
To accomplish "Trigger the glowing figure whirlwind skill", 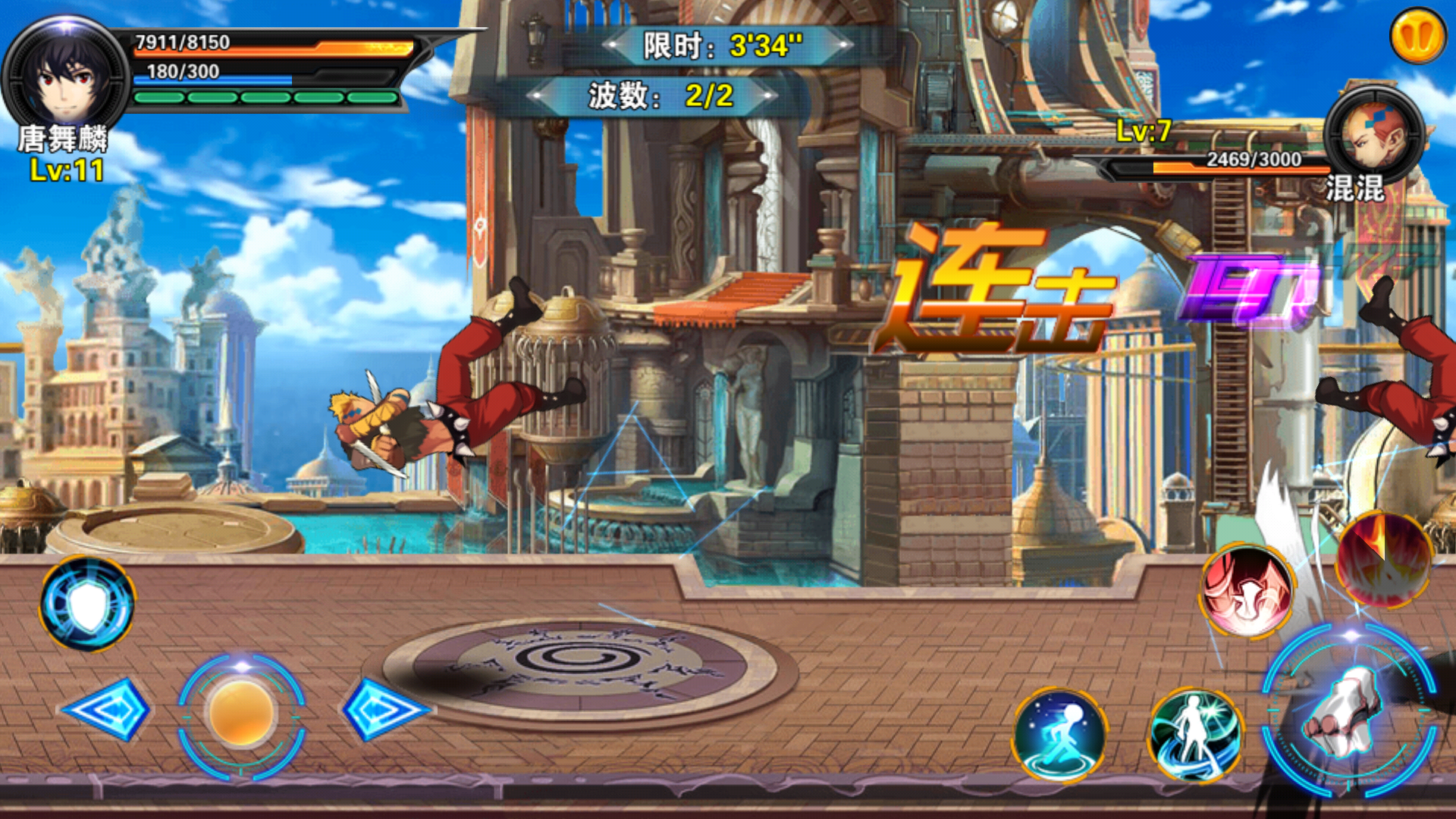I will click(1195, 734).
